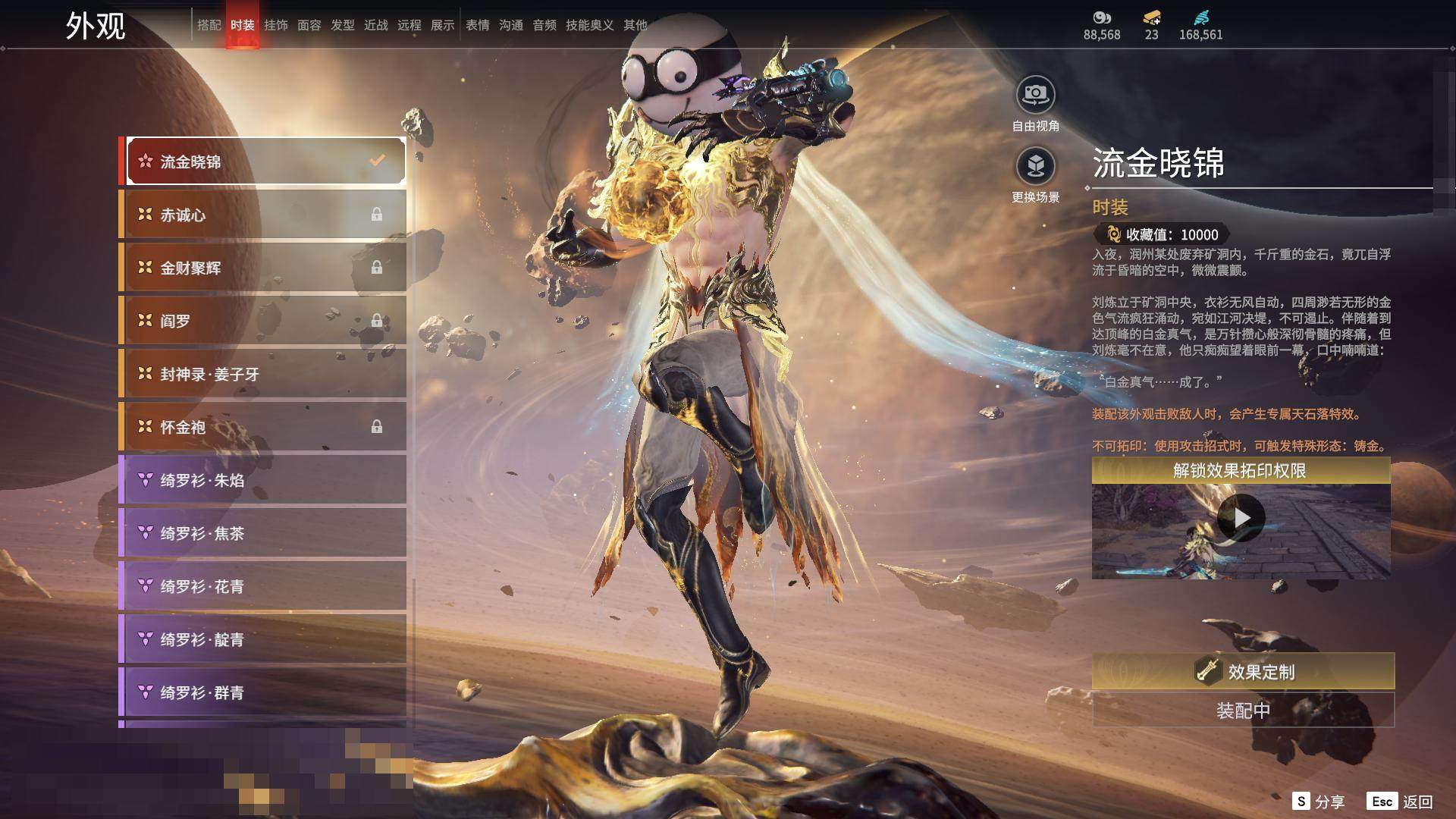Click the 装配中 equipped button
Viewport: 1456px width, 819px height.
click(x=1243, y=711)
